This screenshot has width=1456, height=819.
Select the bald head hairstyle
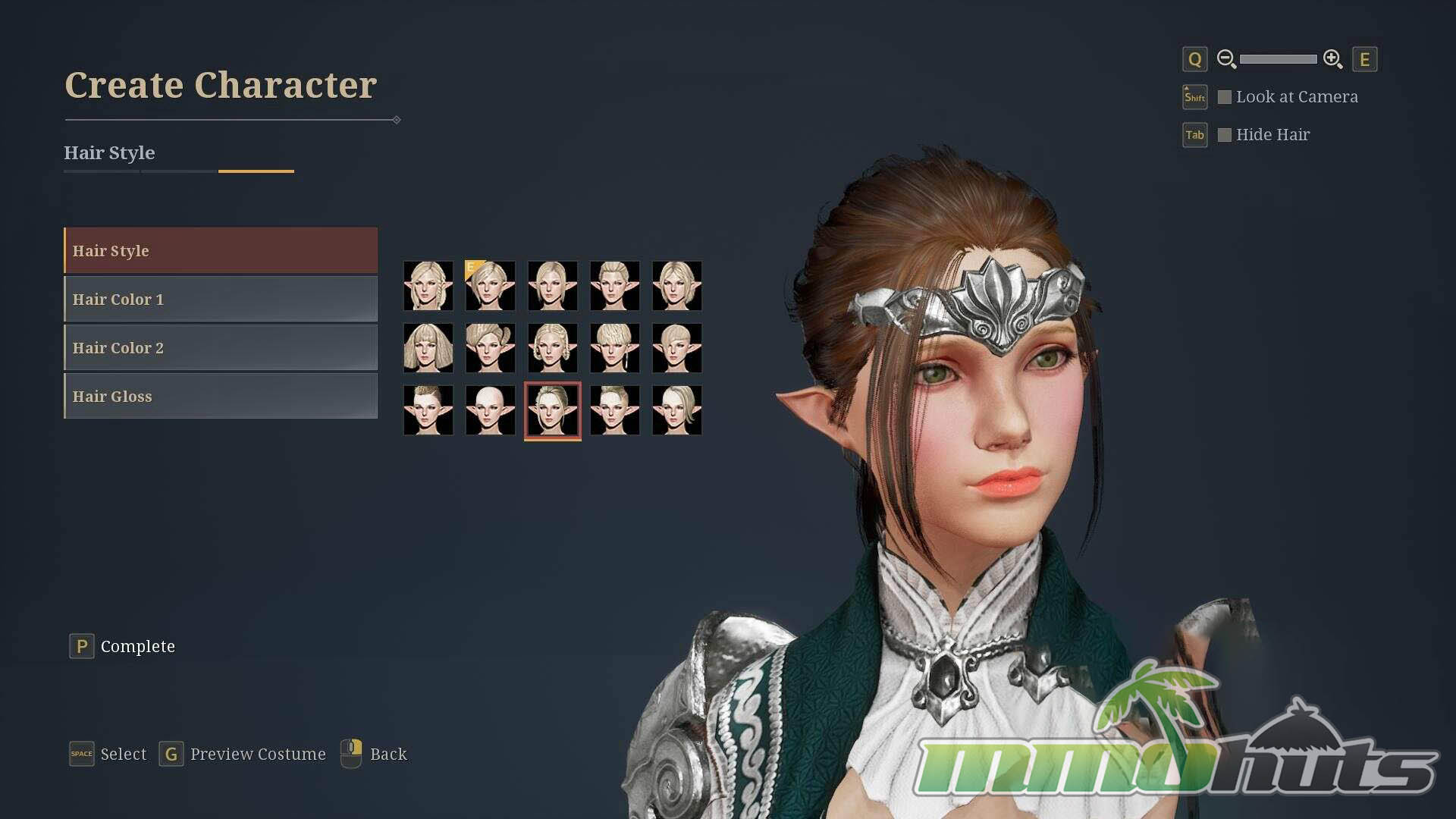[491, 410]
